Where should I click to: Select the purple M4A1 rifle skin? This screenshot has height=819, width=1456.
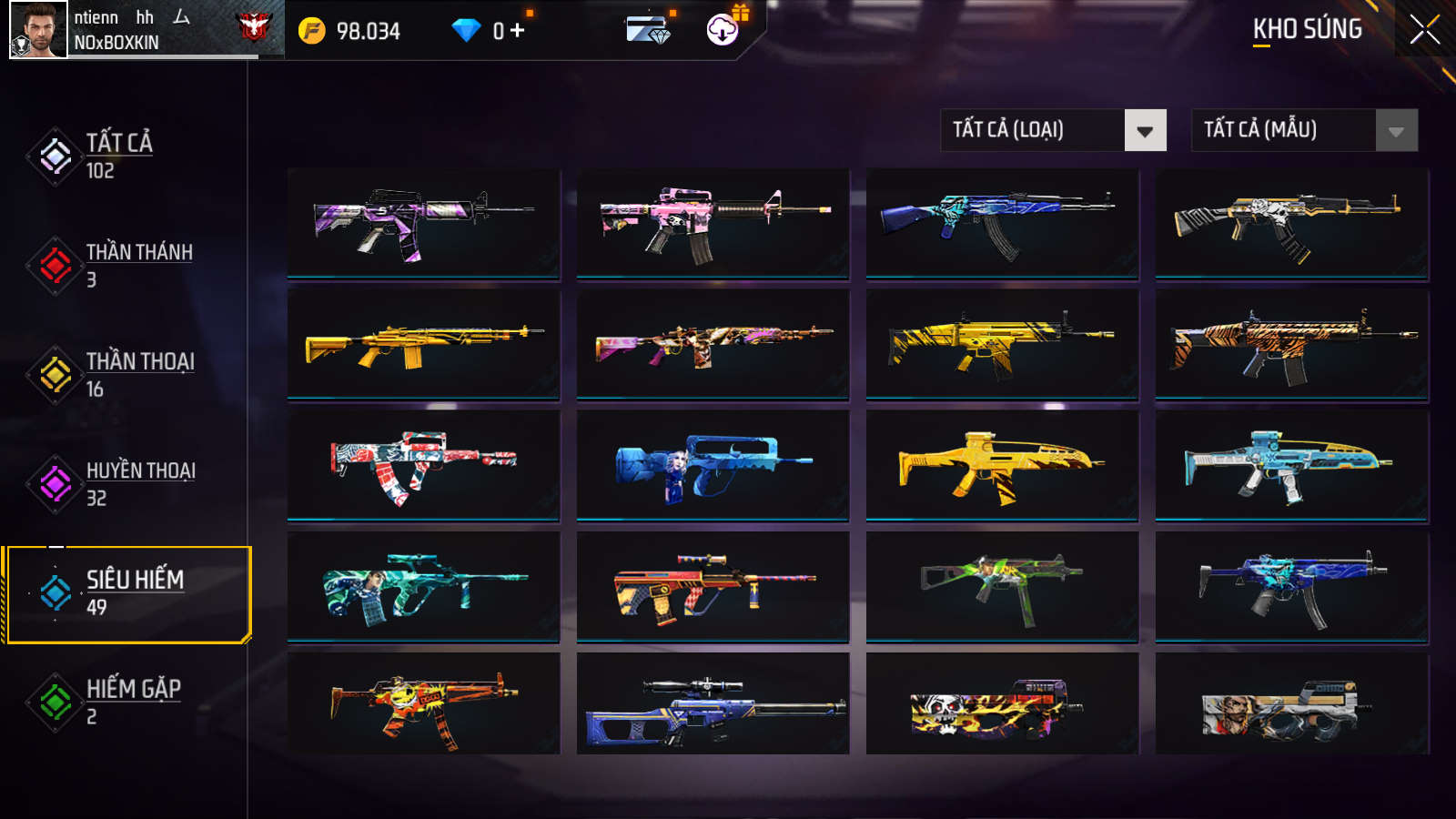tap(423, 223)
